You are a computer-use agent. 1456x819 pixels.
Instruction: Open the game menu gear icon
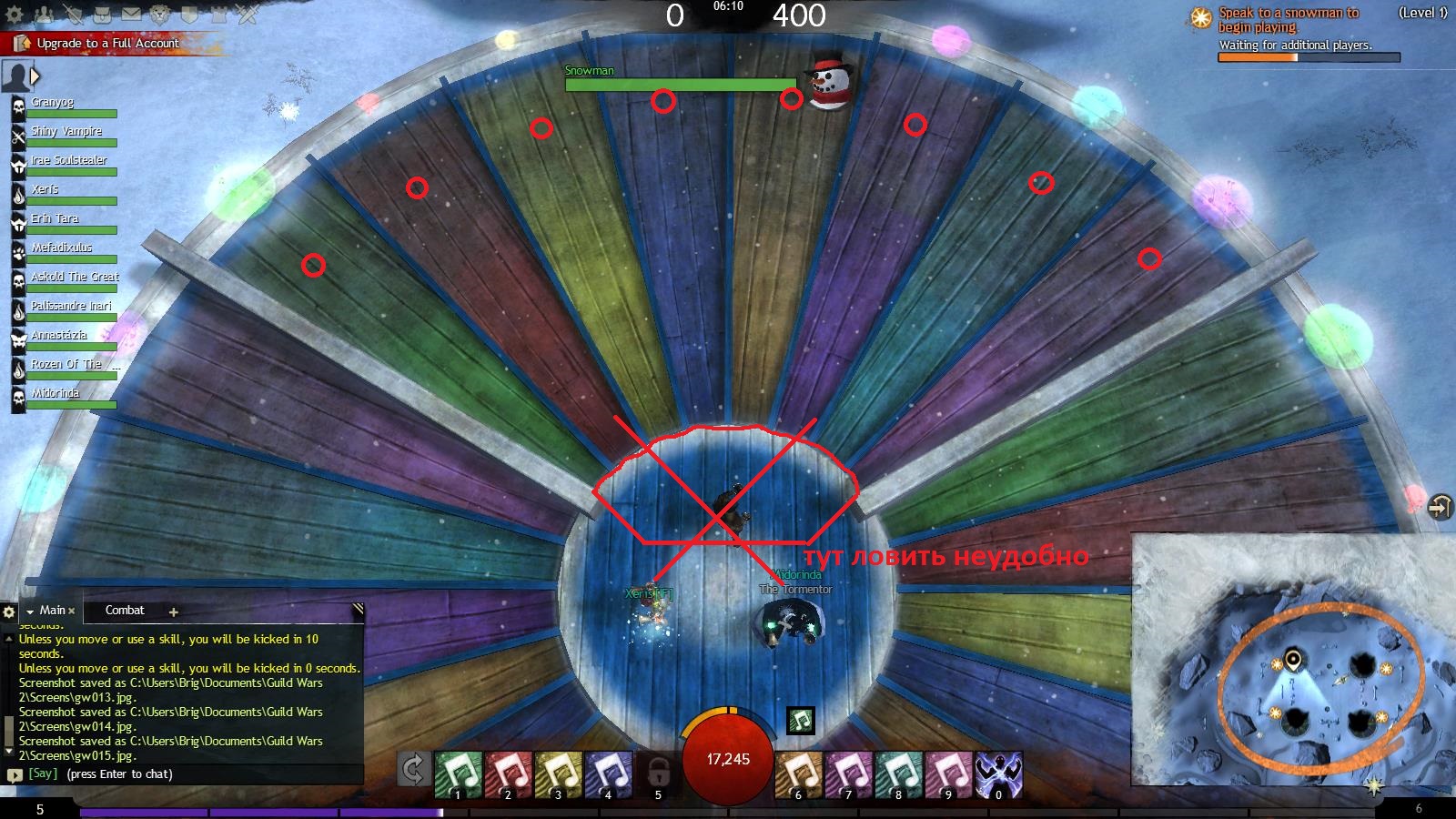(15, 15)
